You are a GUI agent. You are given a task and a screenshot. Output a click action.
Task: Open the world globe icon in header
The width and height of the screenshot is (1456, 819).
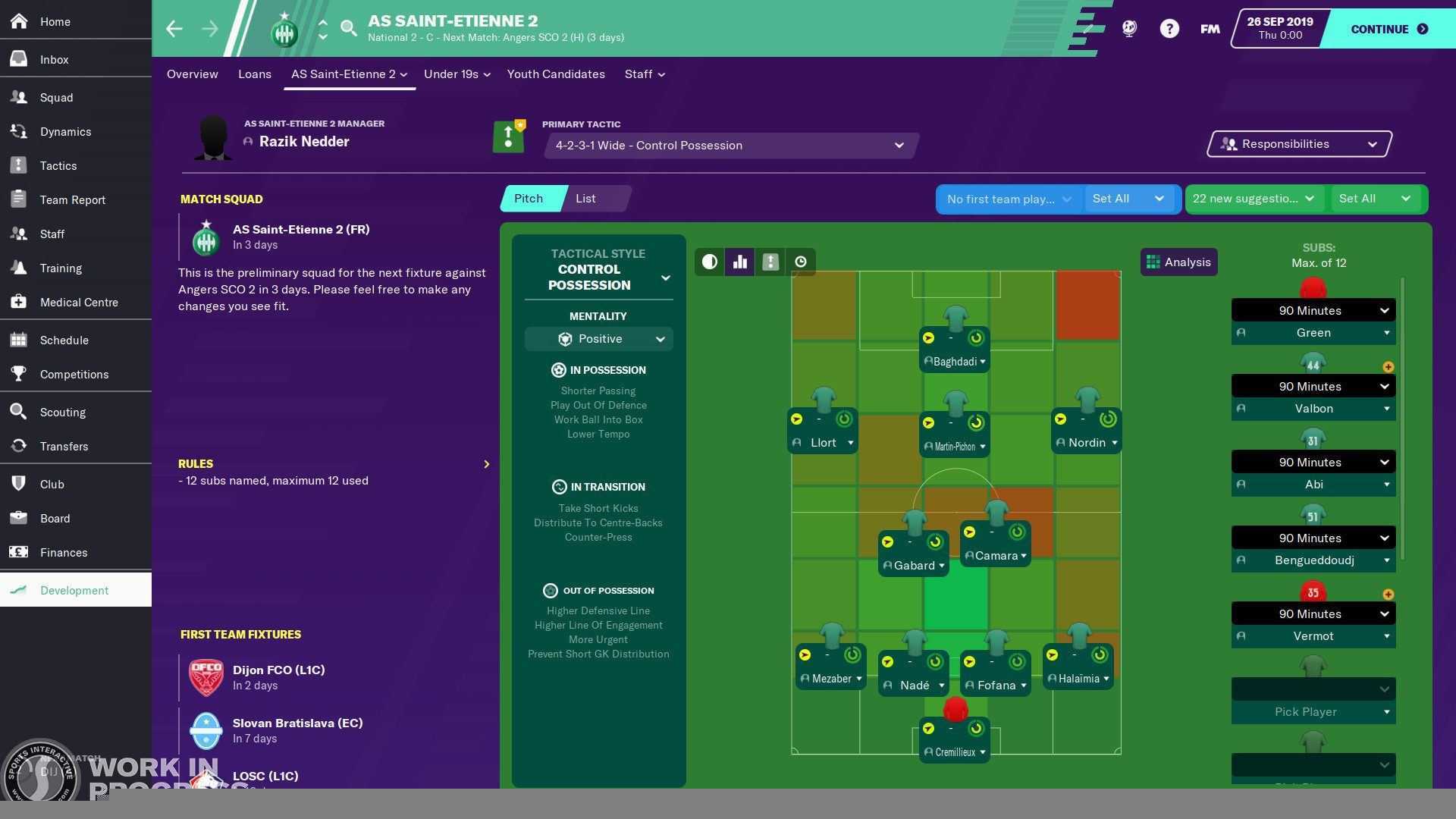[x=1129, y=28]
